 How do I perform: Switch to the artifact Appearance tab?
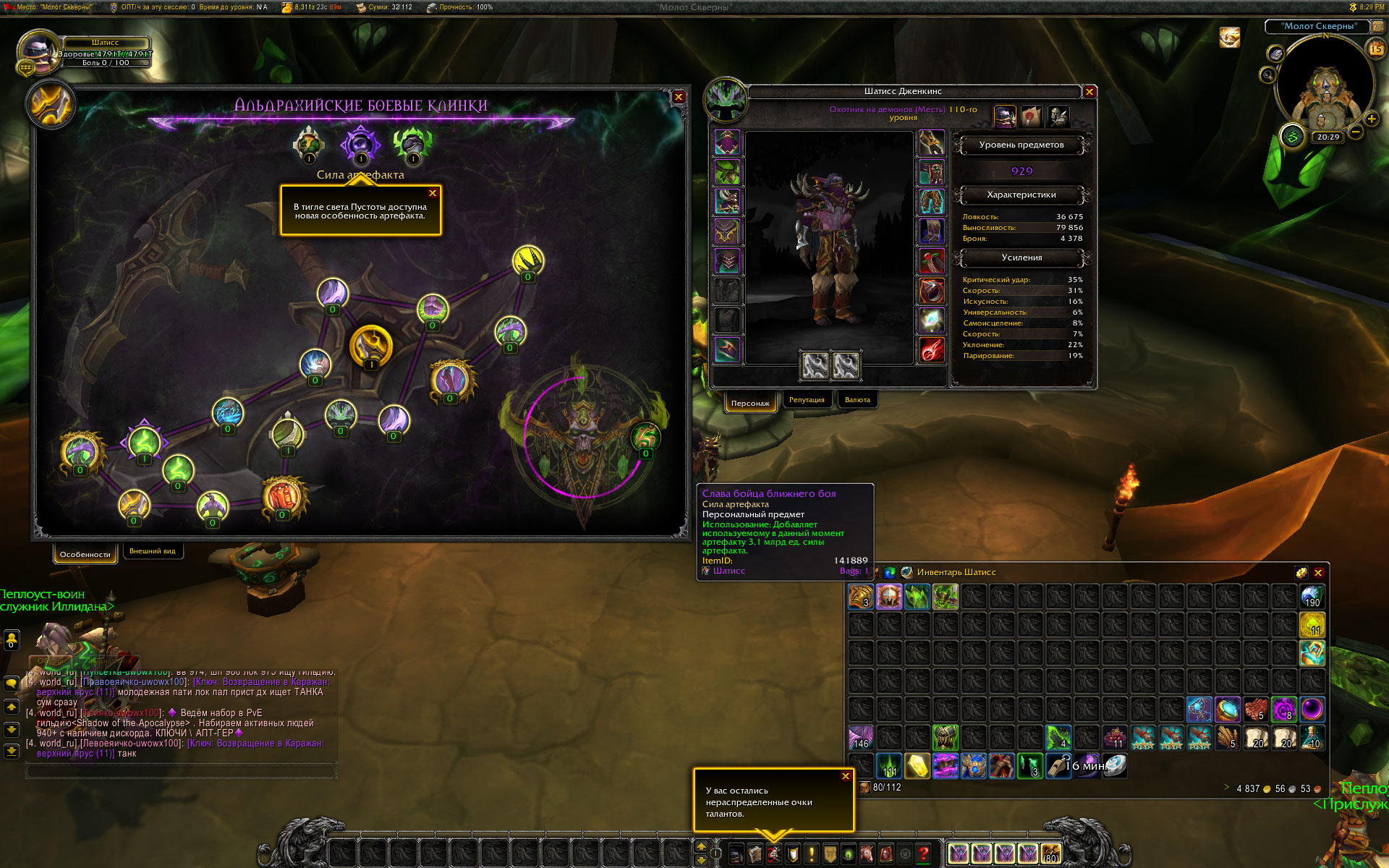coord(152,551)
